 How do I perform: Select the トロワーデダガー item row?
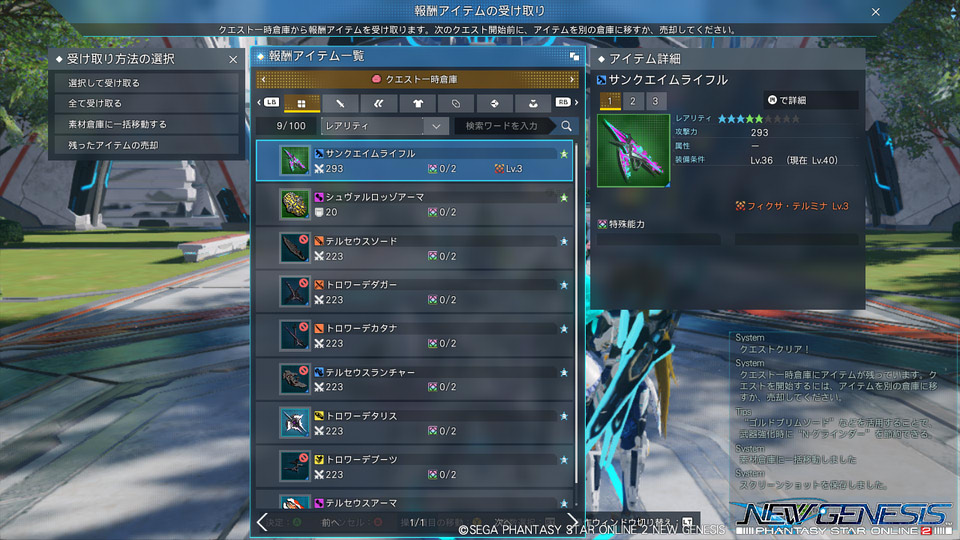[415, 292]
